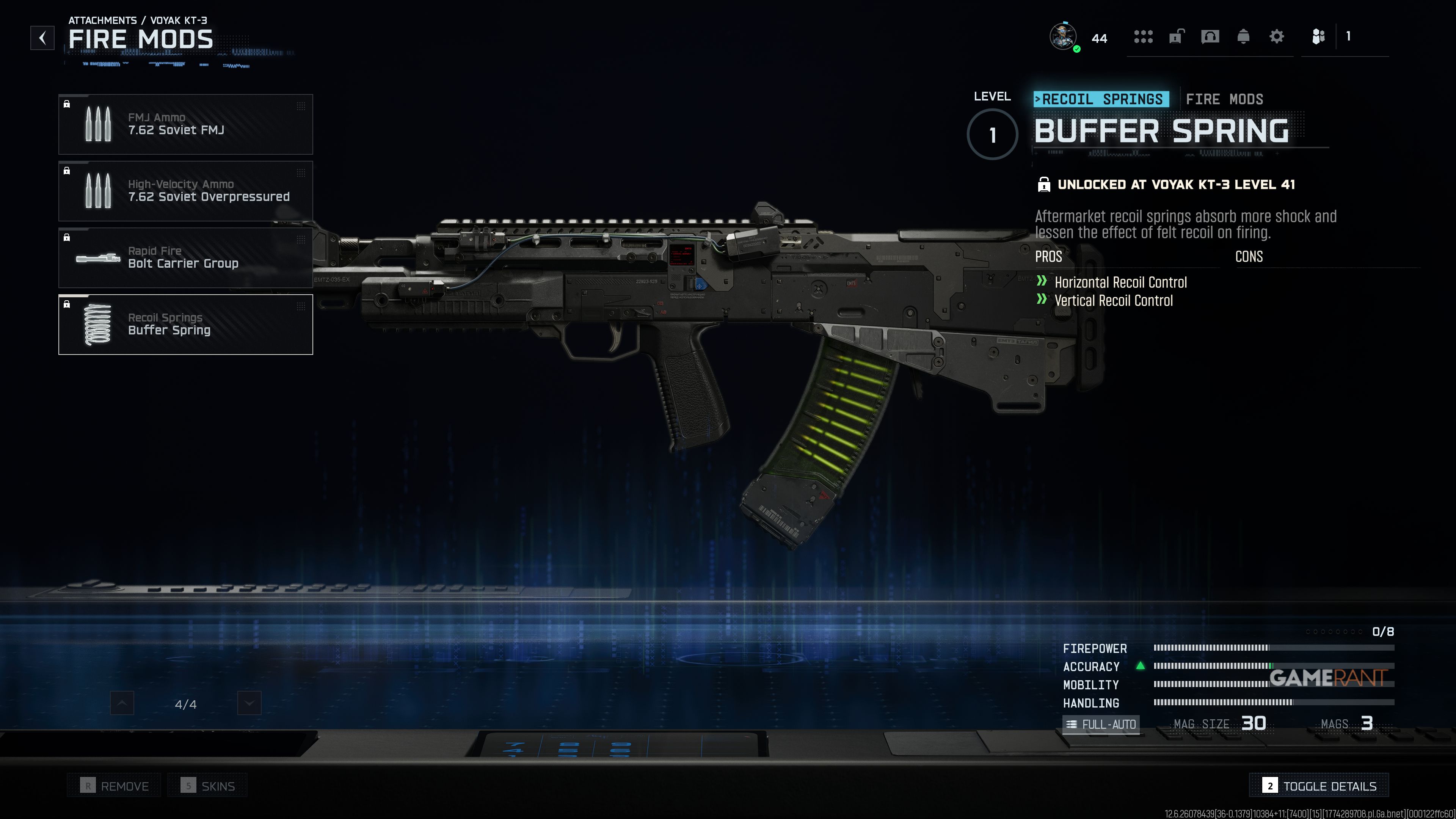This screenshot has width=1456, height=819.
Task: Go back using the arrow button
Action: 42,38
